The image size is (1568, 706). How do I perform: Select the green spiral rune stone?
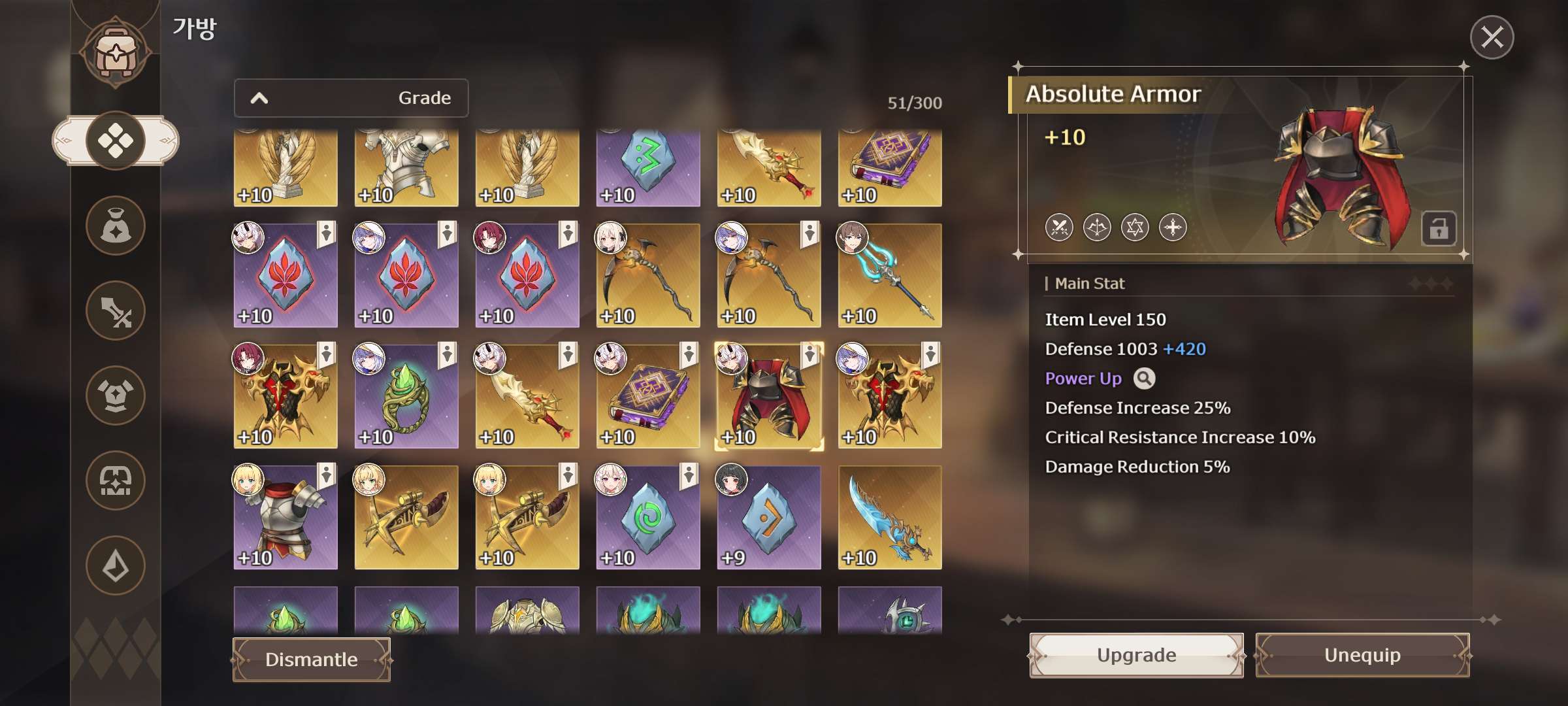point(647,518)
